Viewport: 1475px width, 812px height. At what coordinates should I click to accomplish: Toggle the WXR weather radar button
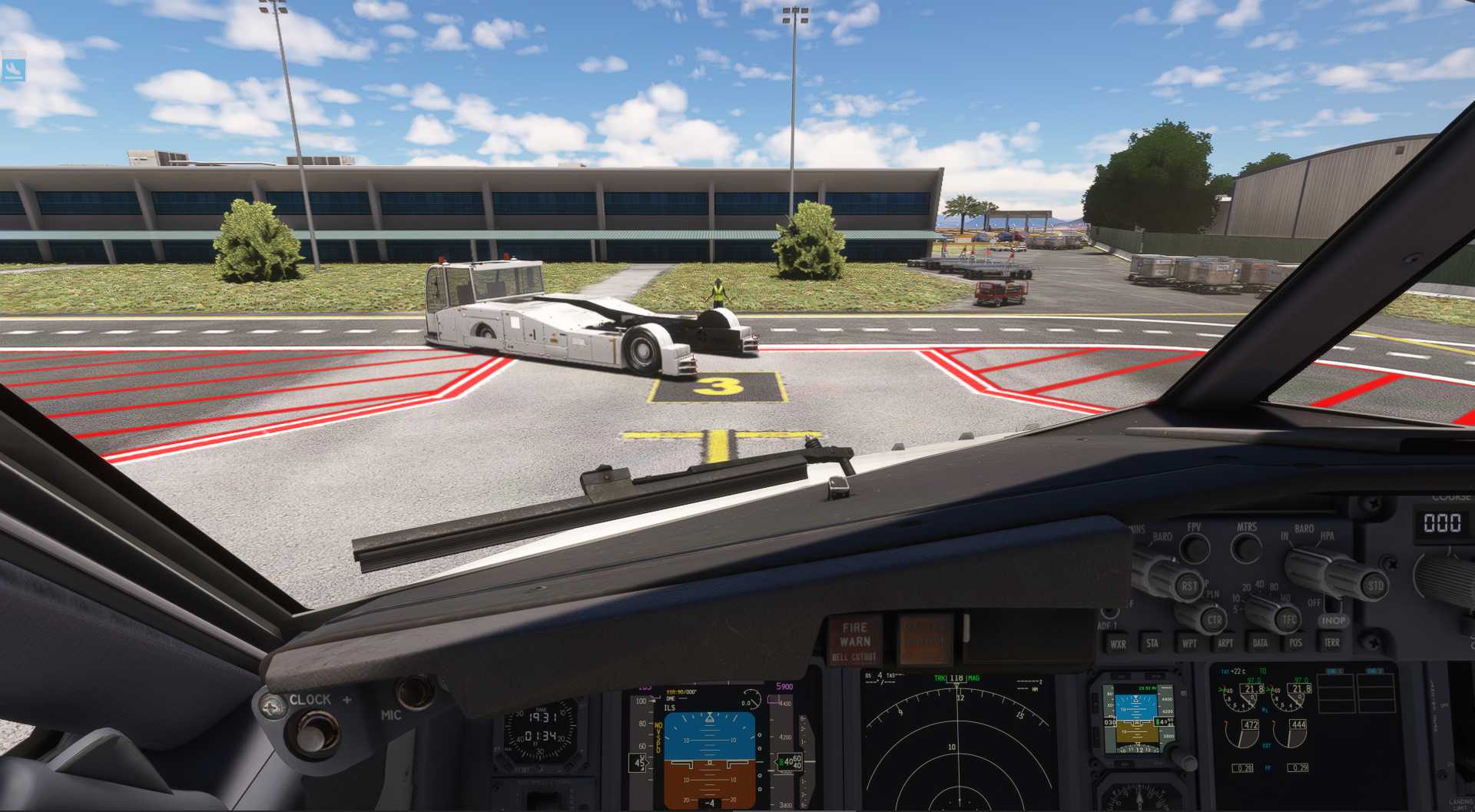pos(1118,644)
